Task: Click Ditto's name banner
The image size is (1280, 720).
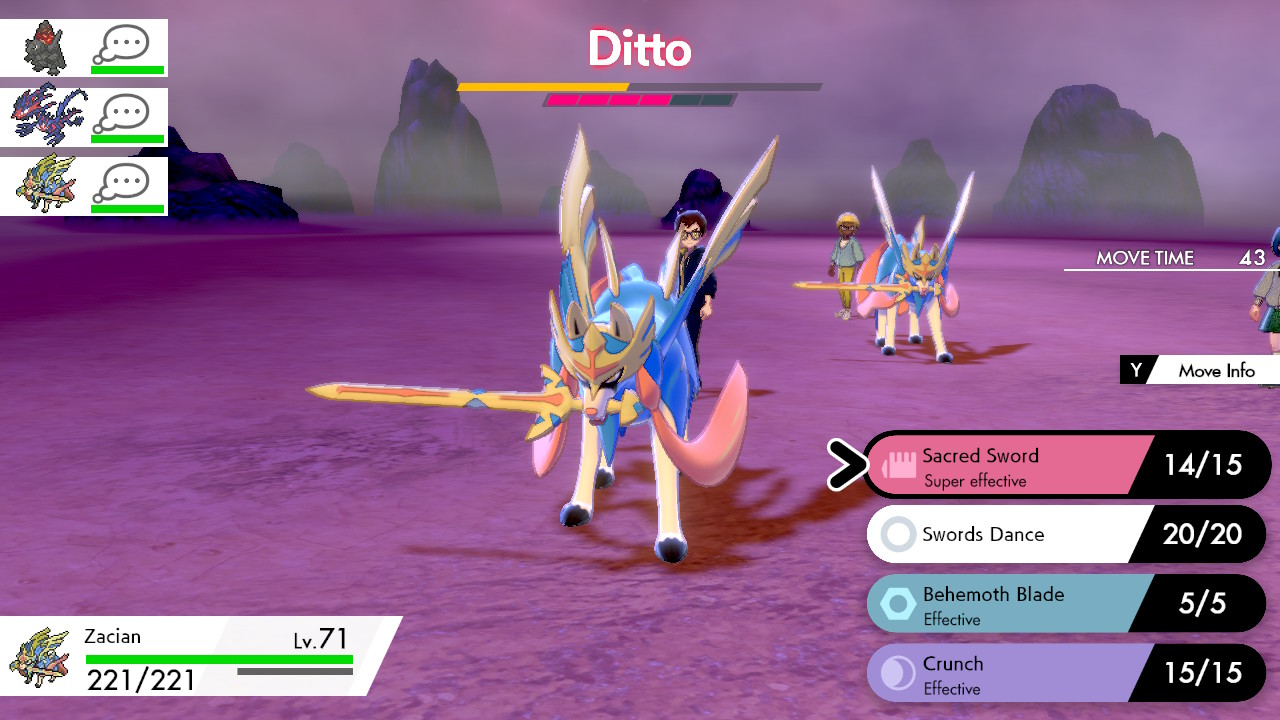Action: [x=639, y=49]
